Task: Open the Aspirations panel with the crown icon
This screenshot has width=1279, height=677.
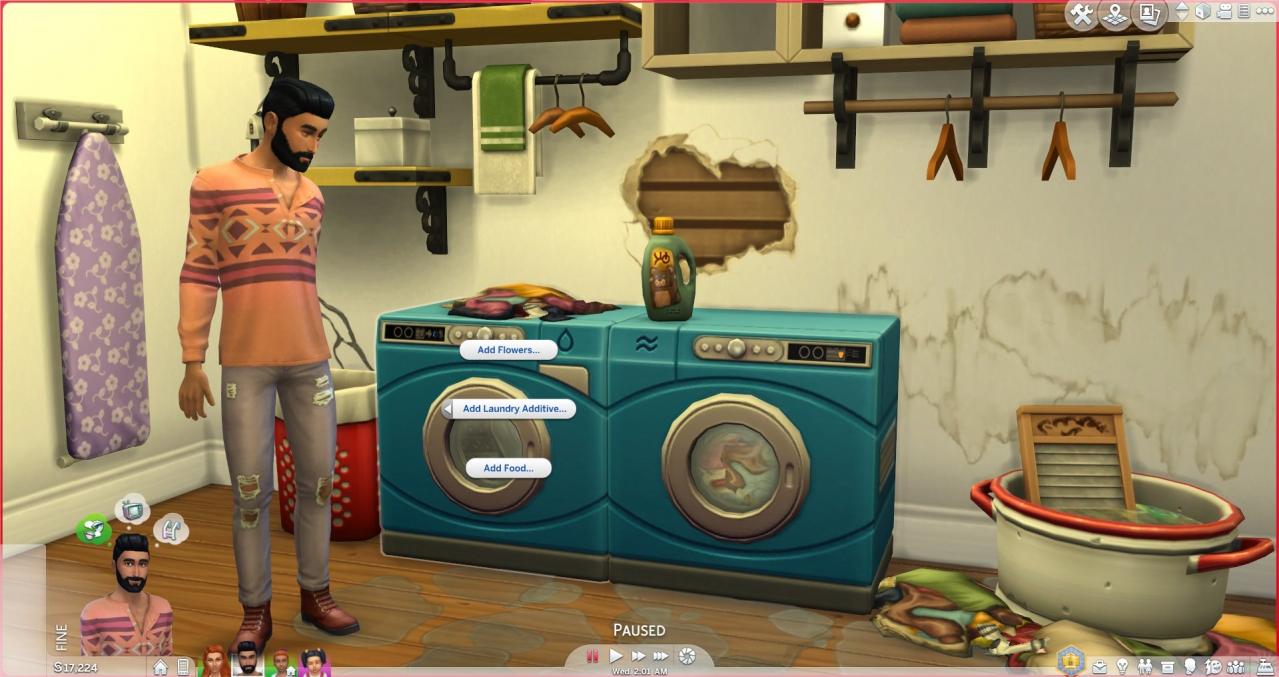Action: click(x=1072, y=661)
